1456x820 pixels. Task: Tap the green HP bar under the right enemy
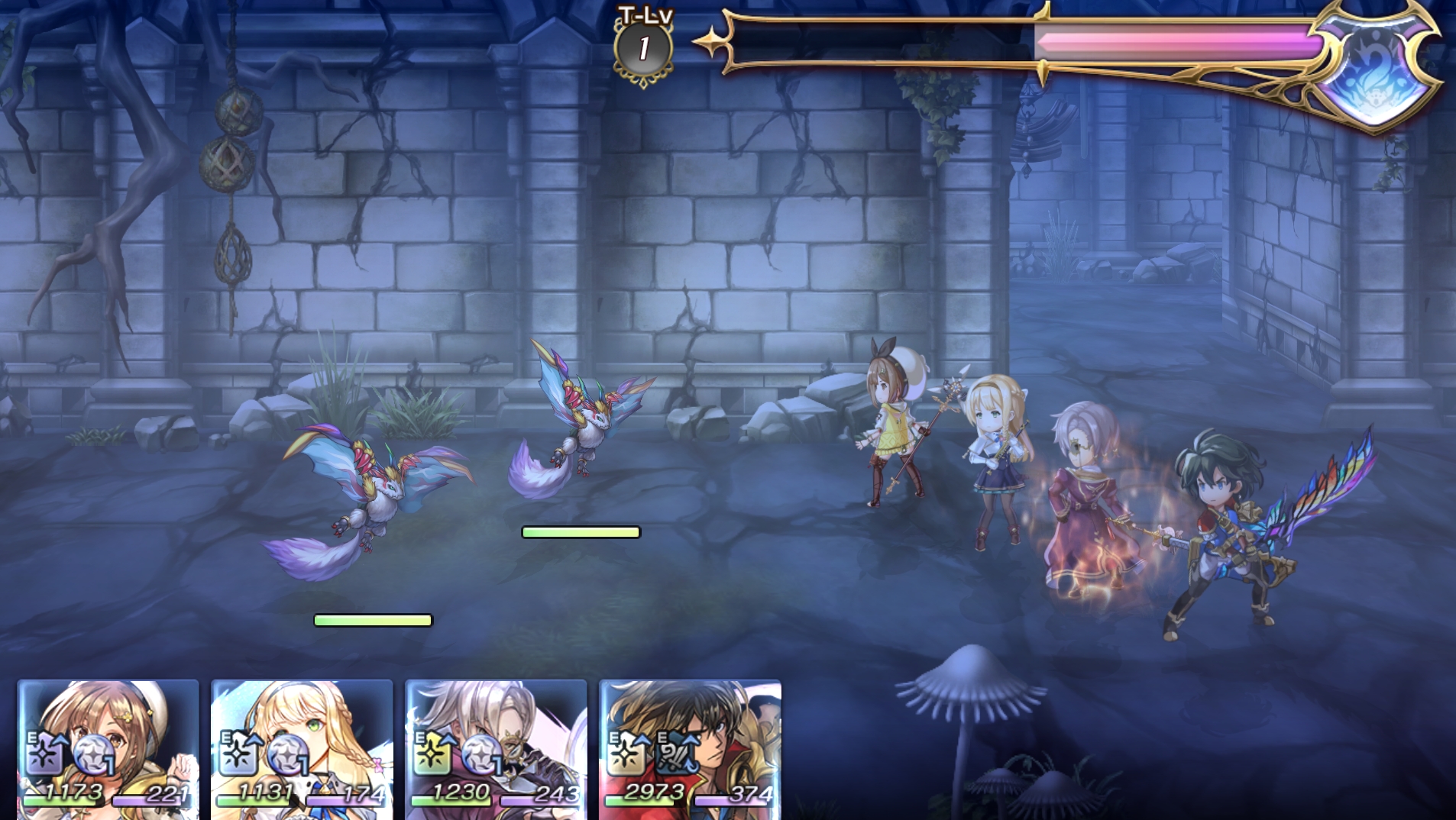582,532
